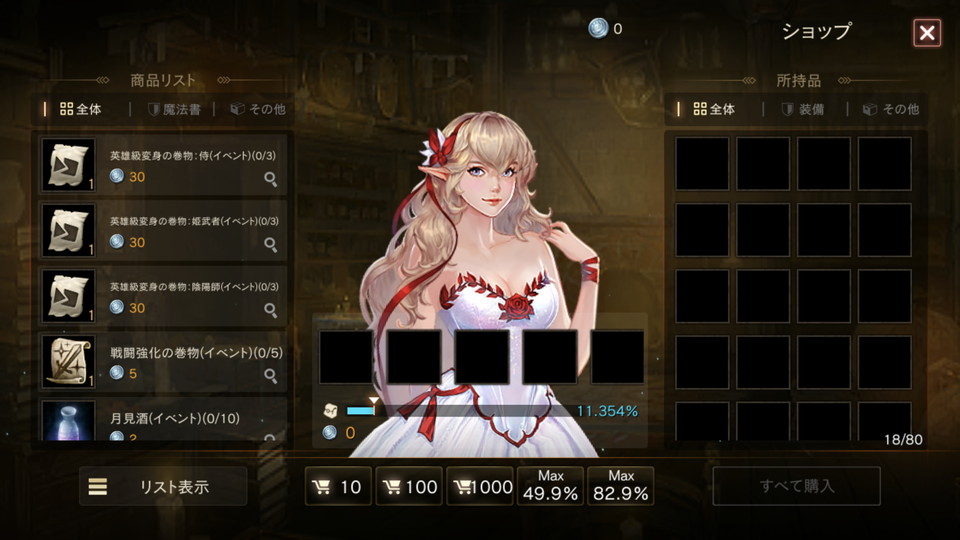Viewport: 960px width, 540px height.
Task: Add 10 to cart quantity
Action: point(338,487)
